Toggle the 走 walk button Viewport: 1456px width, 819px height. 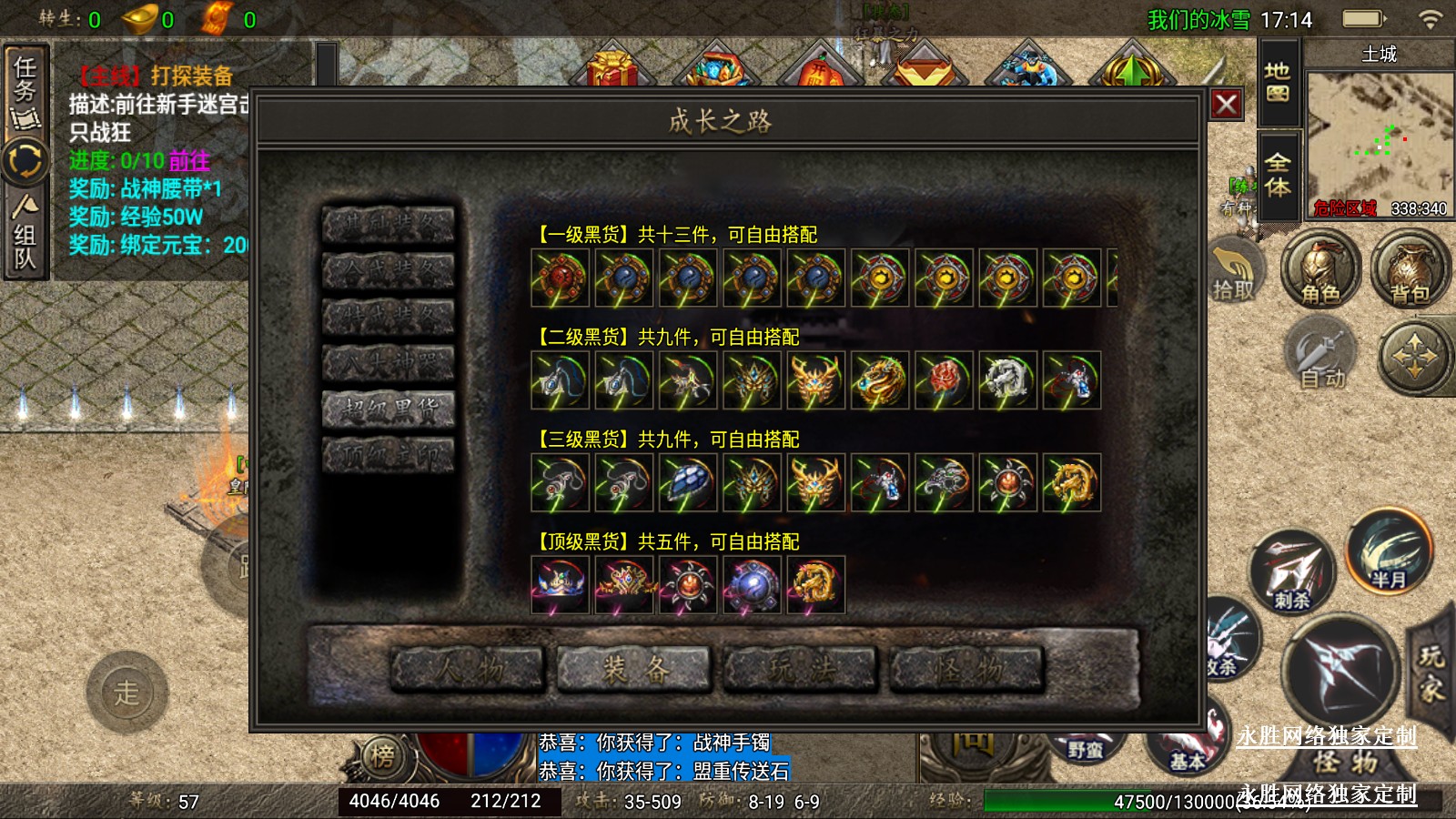point(127,693)
